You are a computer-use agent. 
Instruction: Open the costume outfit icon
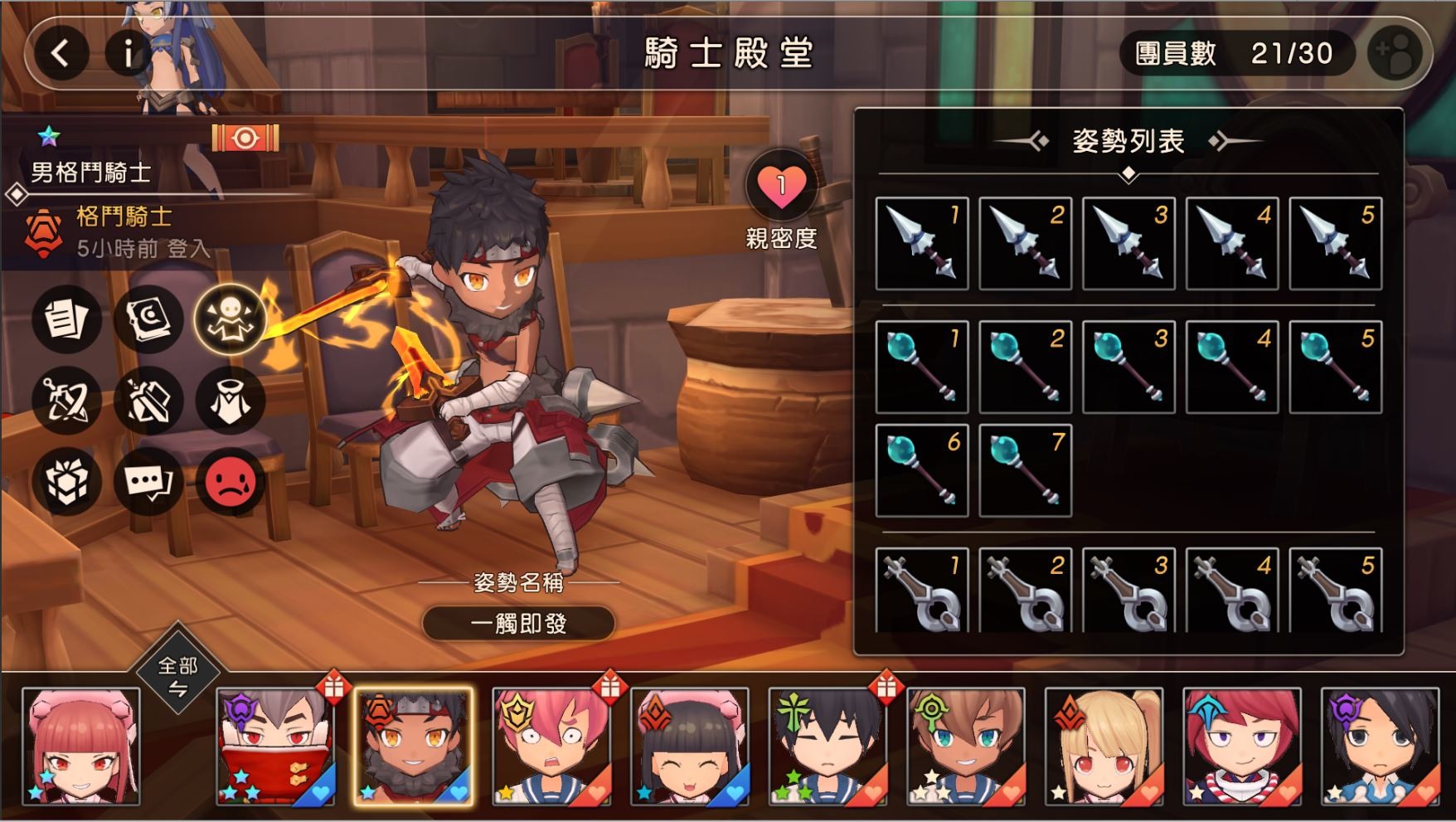(x=229, y=401)
